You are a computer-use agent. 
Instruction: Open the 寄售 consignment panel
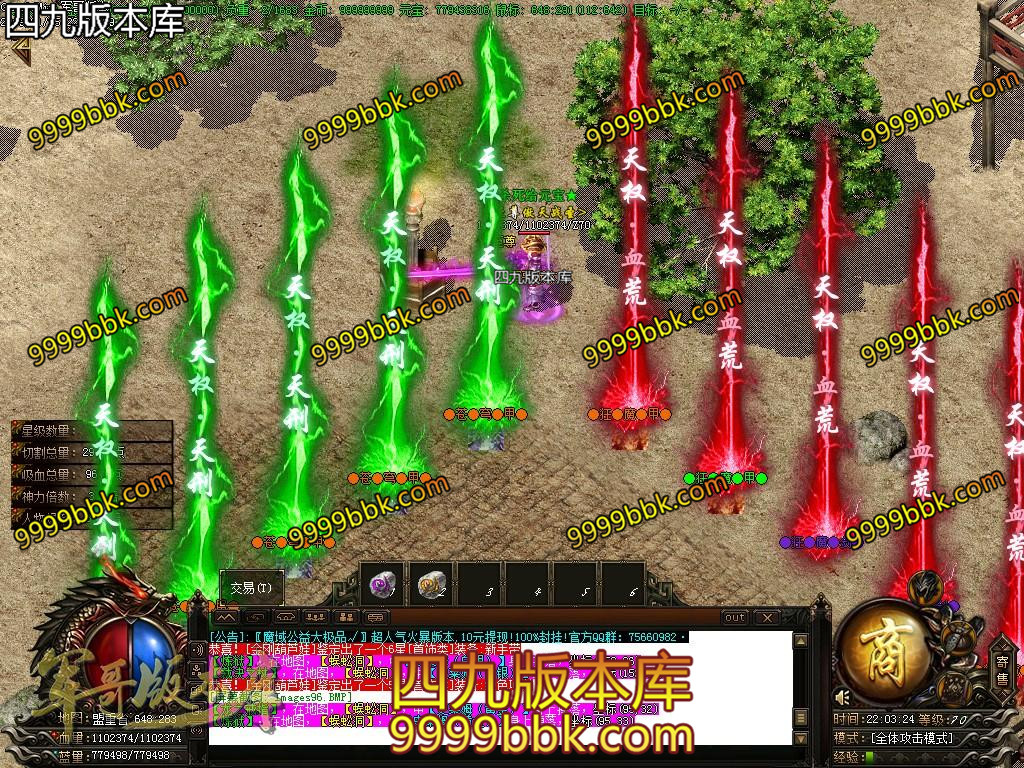click(x=1002, y=668)
